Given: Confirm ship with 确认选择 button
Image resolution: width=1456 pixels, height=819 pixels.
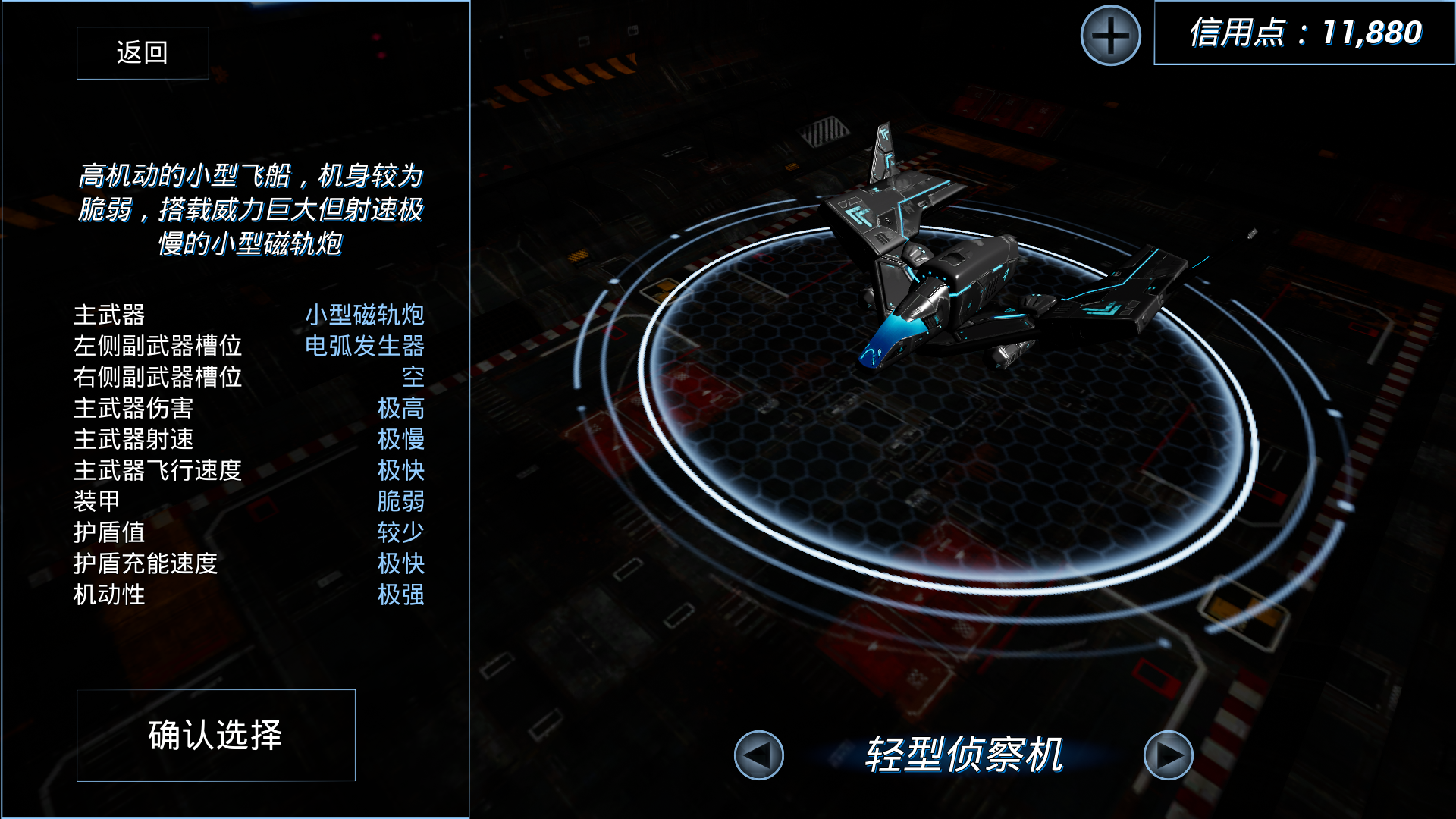Looking at the screenshot, I should [216, 735].
